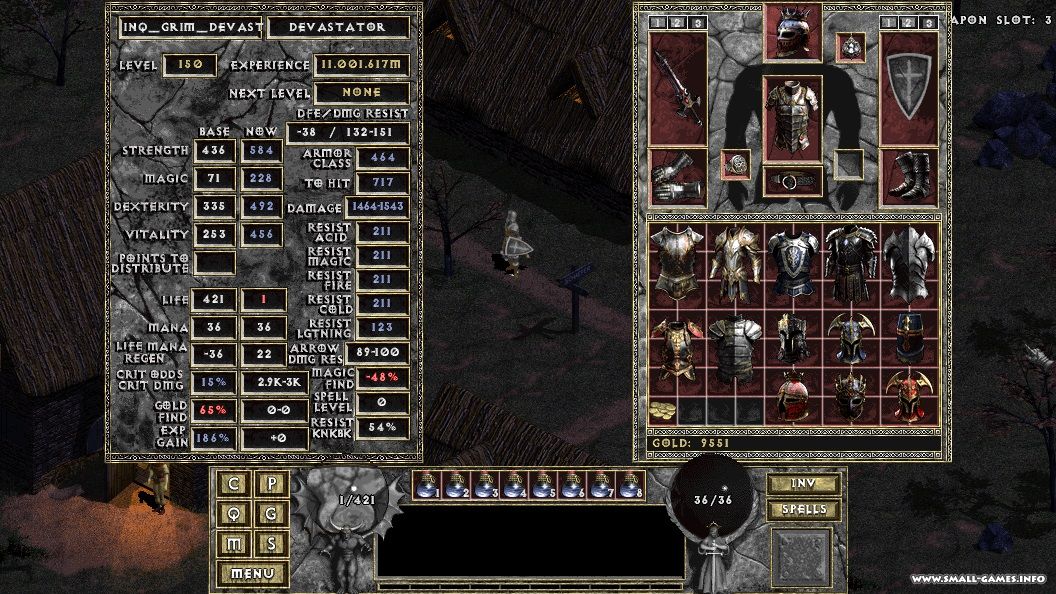1056x594 pixels.
Task: Pick up the equipped chest armor
Action: [792, 118]
